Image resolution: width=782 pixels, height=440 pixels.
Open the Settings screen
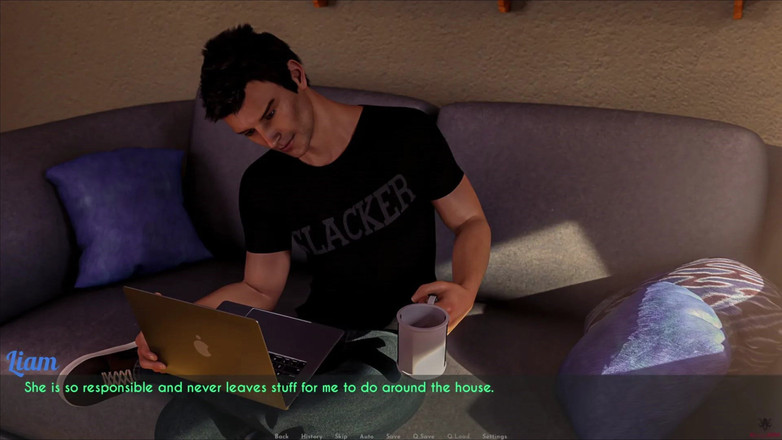tap(495, 436)
